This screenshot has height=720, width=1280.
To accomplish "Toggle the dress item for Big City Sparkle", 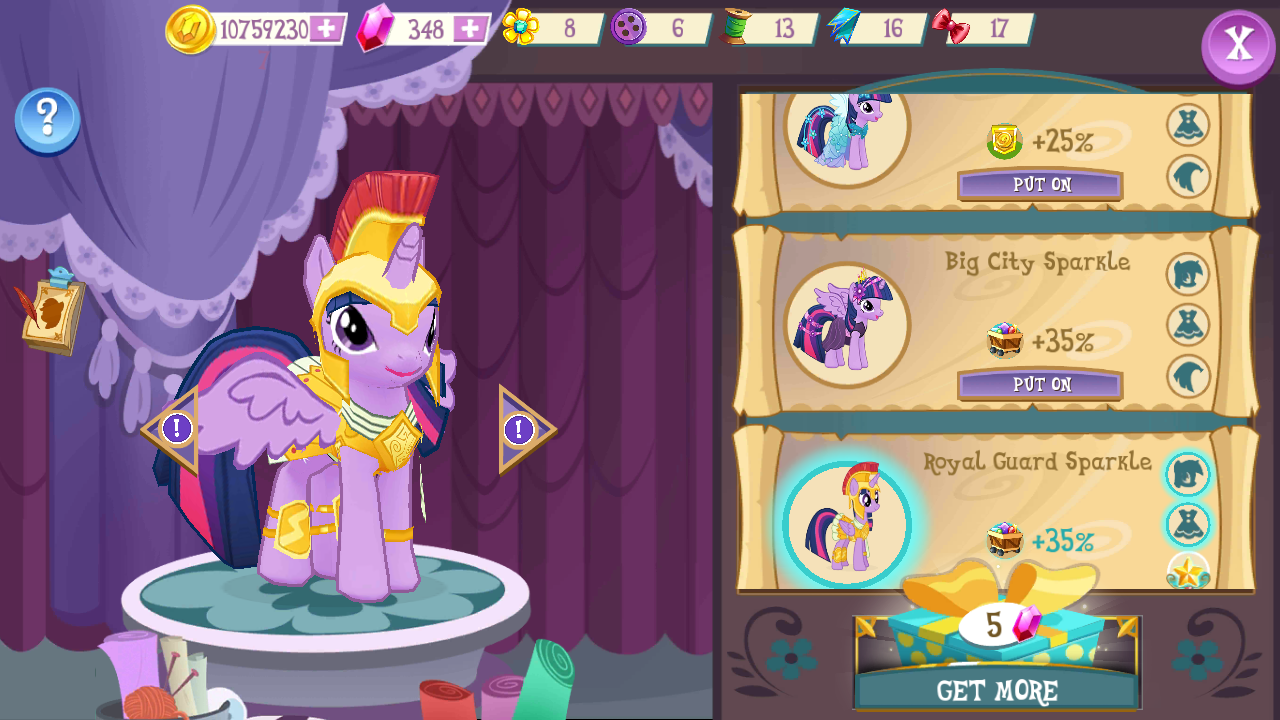I will [x=1187, y=325].
